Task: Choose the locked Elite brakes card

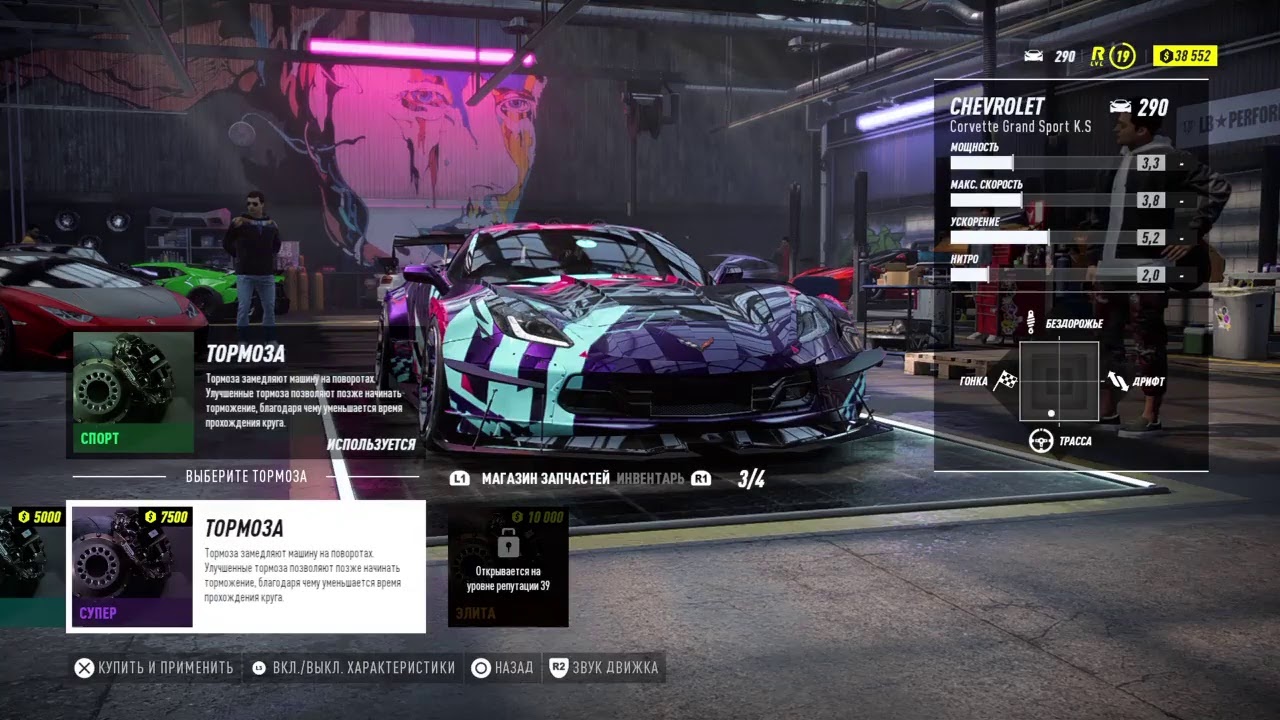Action: [x=508, y=567]
